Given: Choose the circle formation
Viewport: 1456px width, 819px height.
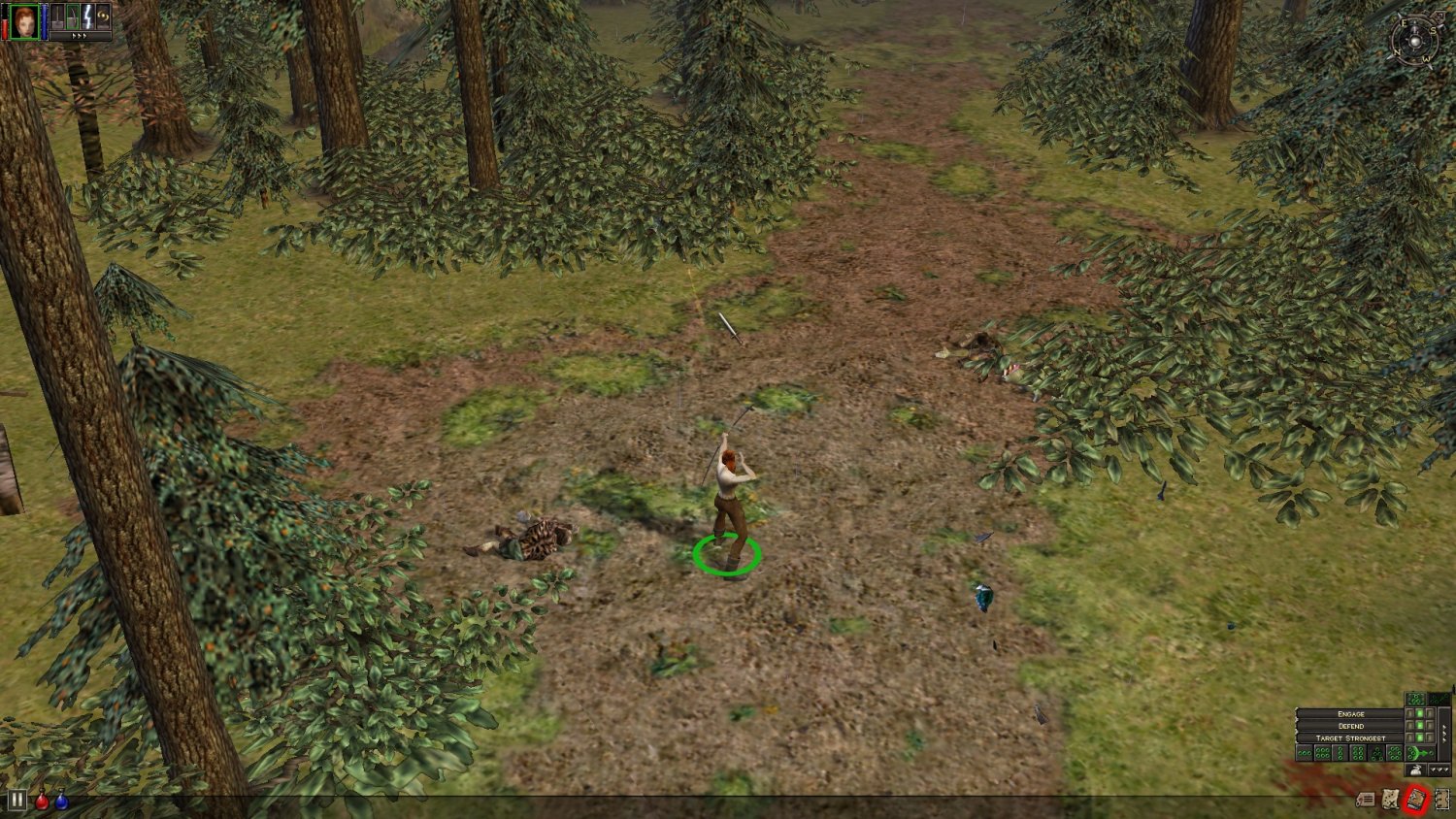Looking at the screenshot, I should (1394, 753).
